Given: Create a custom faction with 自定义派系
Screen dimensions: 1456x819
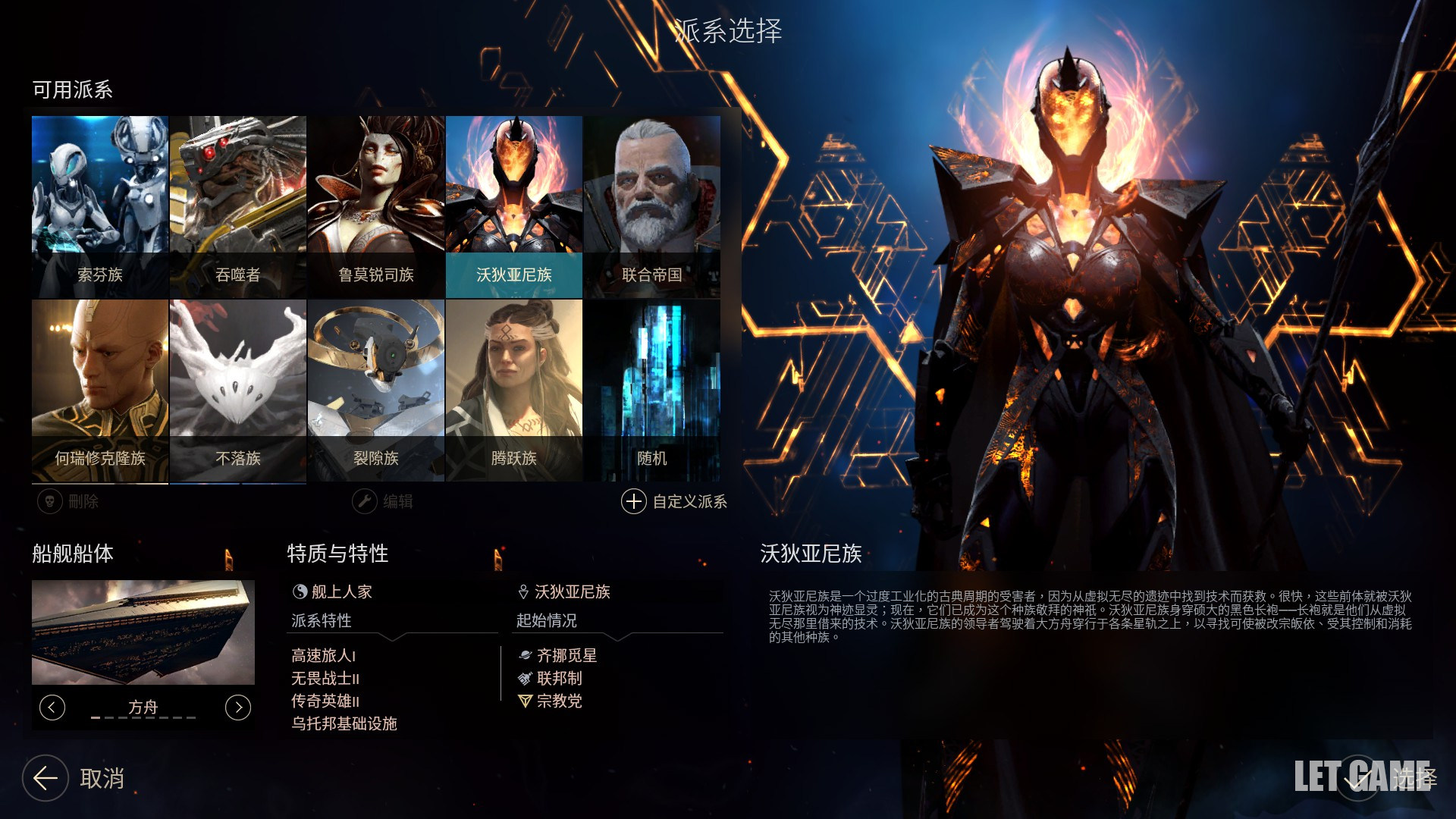Looking at the screenshot, I should pyautogui.click(x=674, y=501).
